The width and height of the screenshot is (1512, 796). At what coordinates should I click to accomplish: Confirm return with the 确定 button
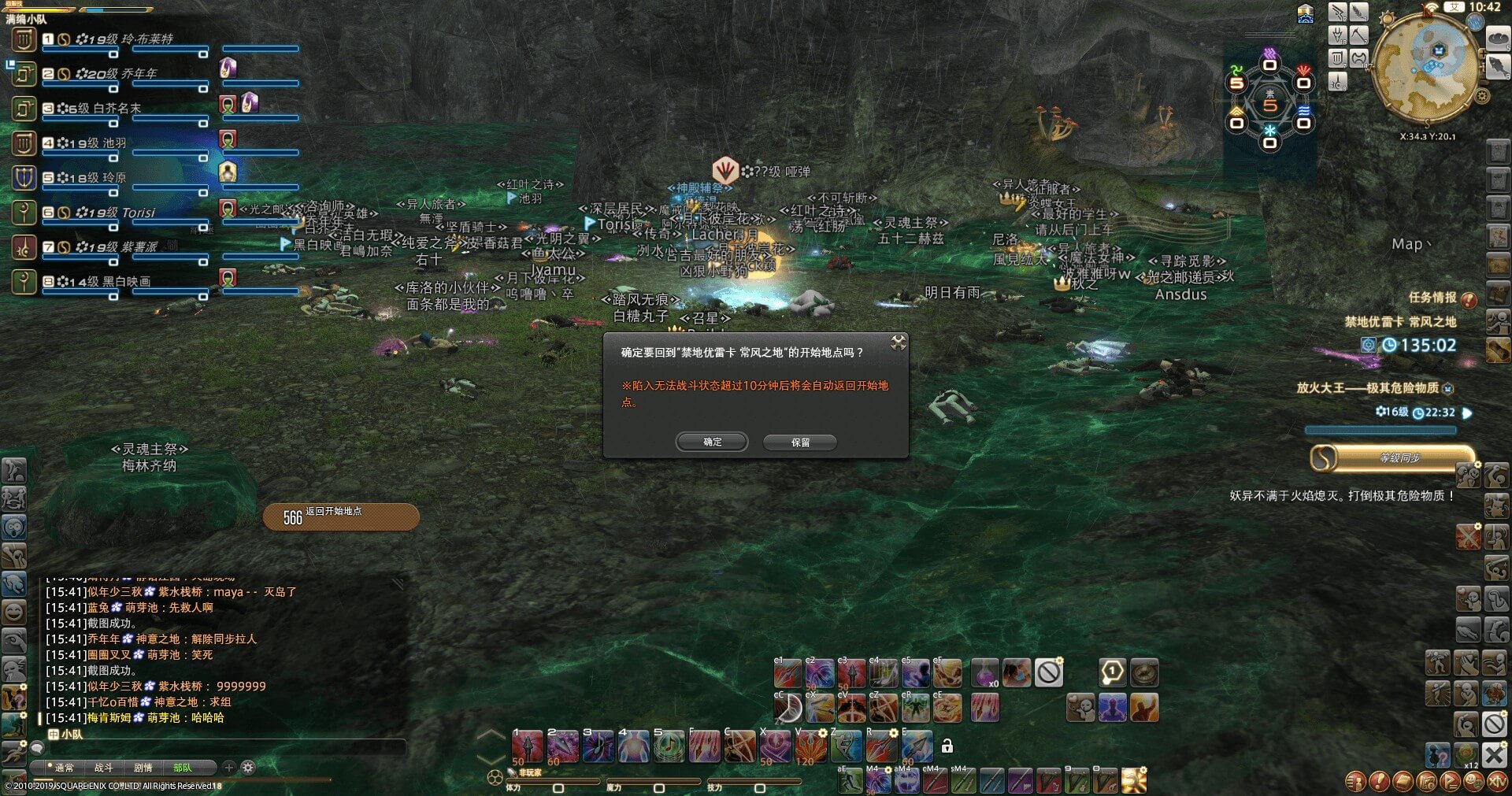tap(712, 442)
